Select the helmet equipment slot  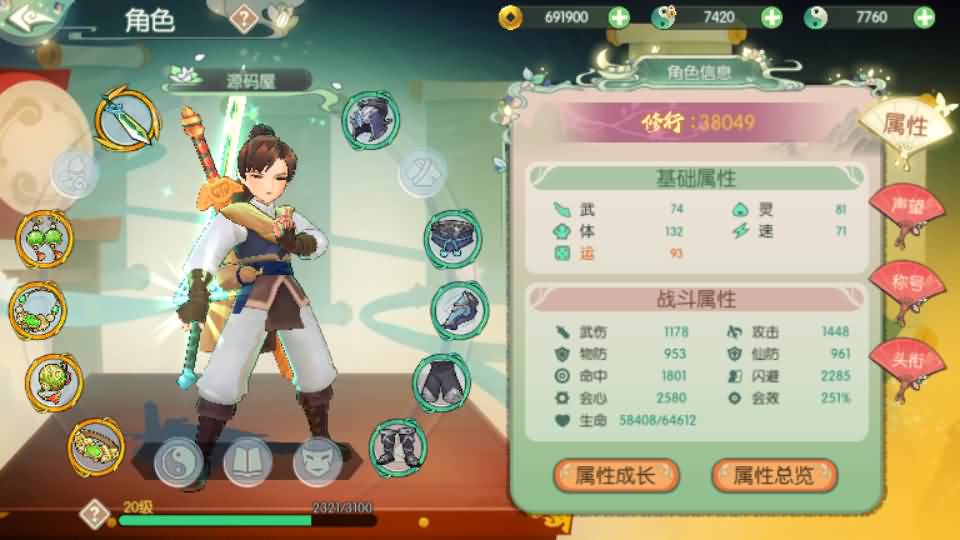pyautogui.click(x=371, y=120)
